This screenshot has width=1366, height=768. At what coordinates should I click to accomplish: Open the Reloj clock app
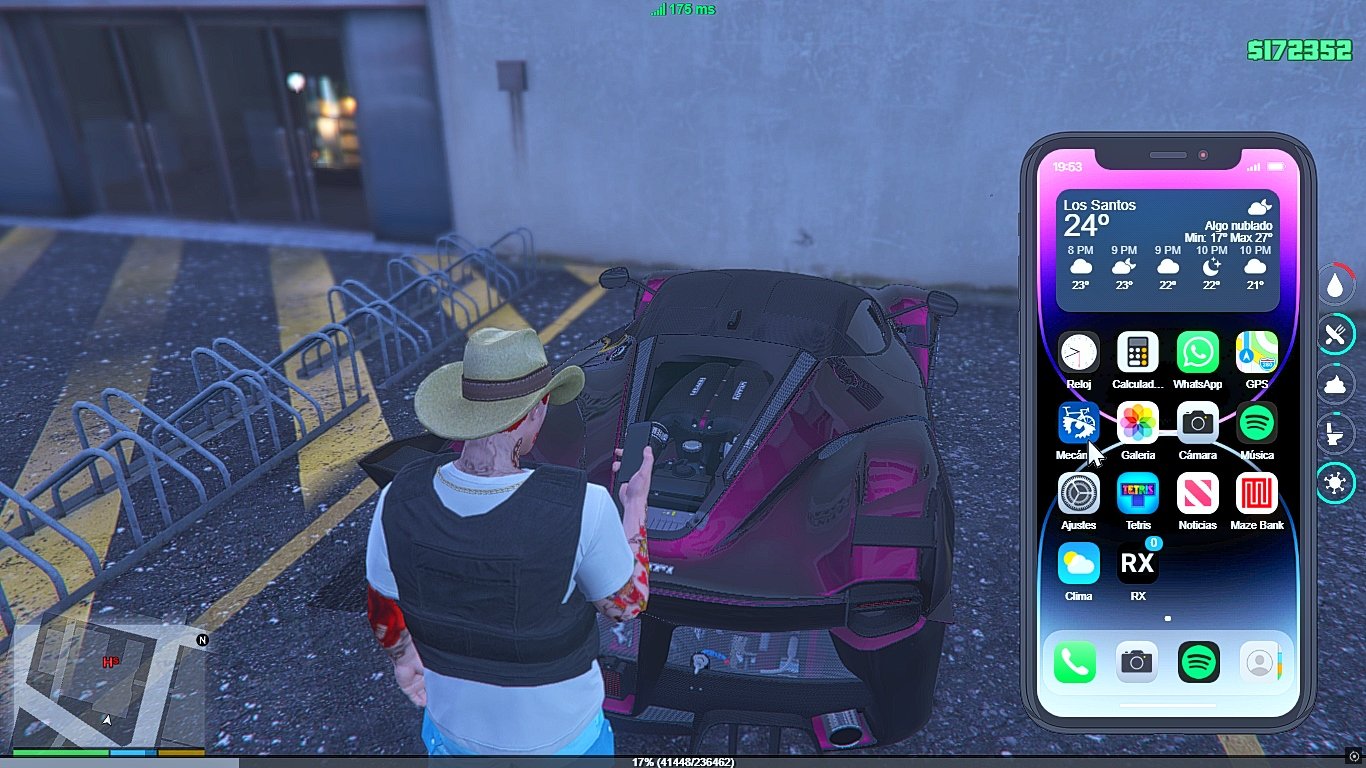click(x=1078, y=352)
